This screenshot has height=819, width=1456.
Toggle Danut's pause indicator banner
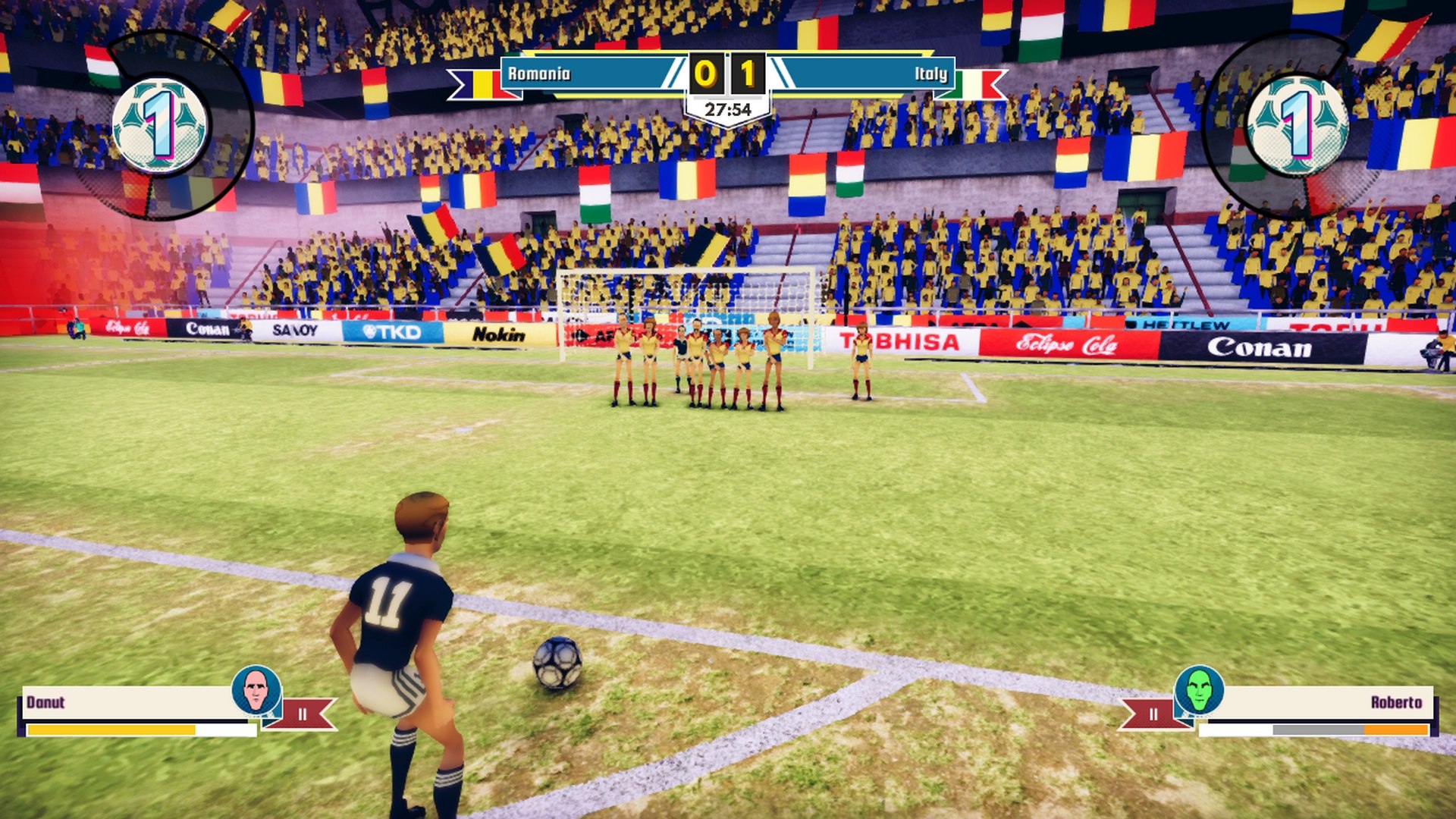click(302, 713)
